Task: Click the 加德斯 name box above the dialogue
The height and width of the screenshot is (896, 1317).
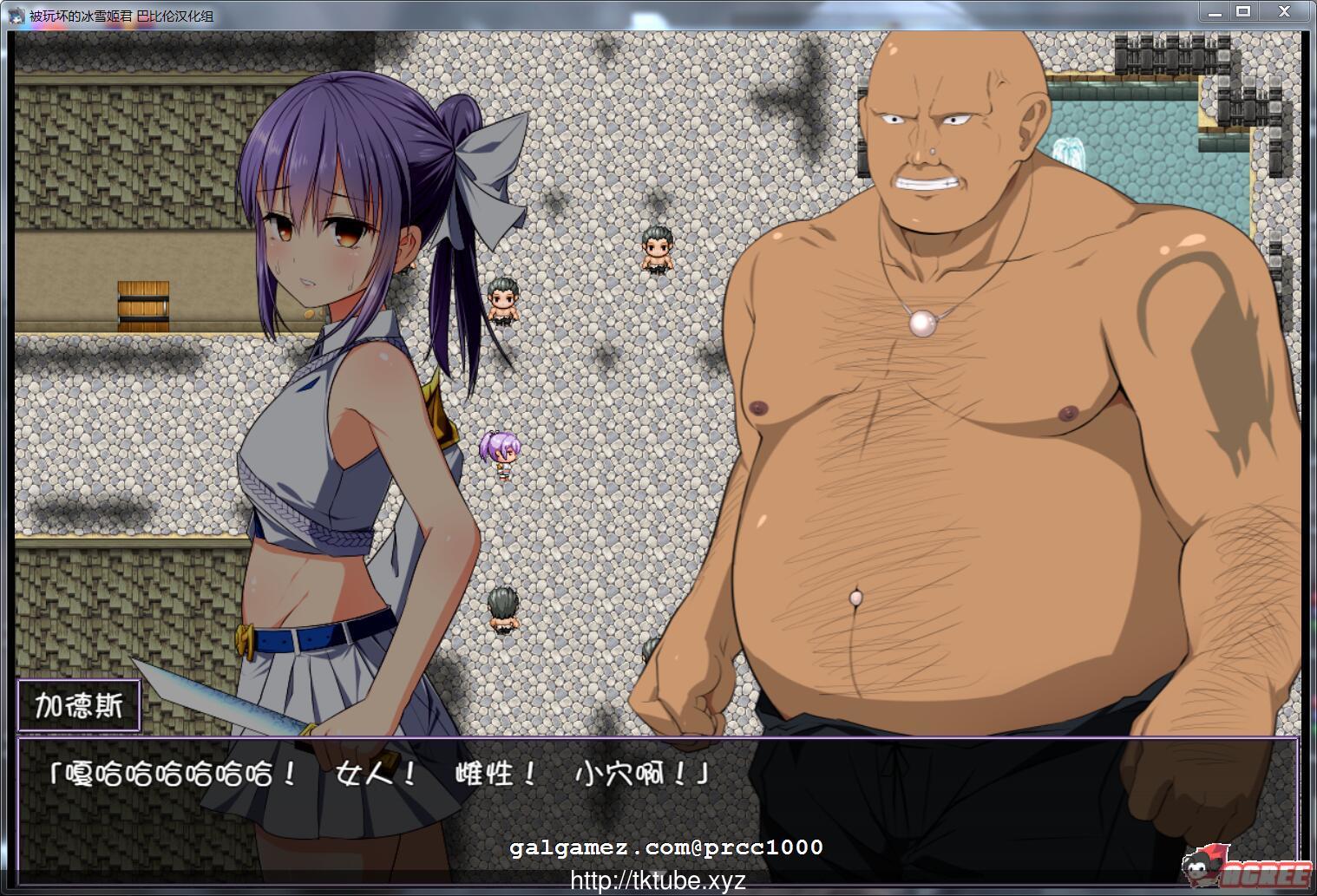Action: pyautogui.click(x=81, y=704)
